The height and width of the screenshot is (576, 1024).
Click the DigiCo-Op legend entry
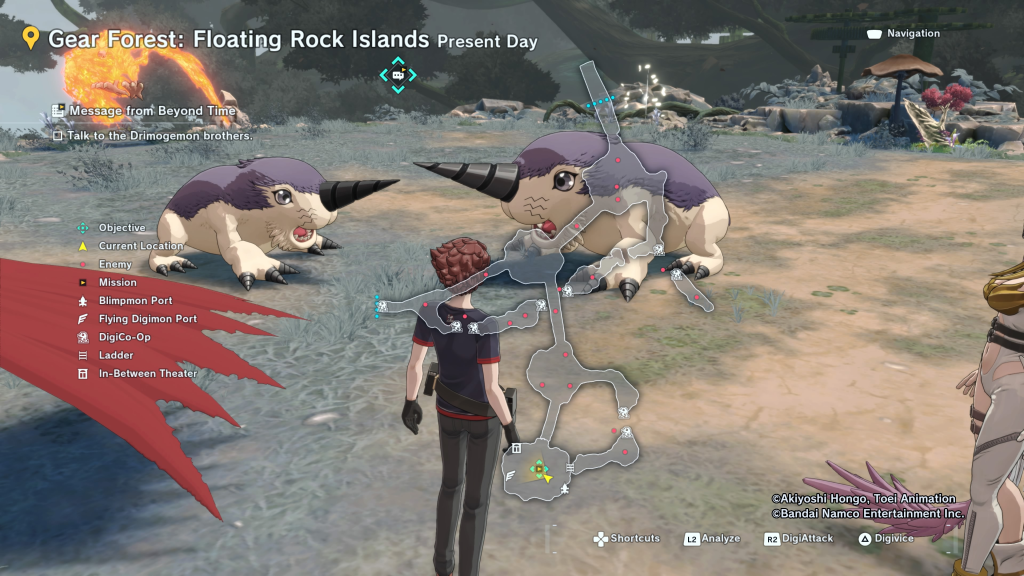(124, 337)
